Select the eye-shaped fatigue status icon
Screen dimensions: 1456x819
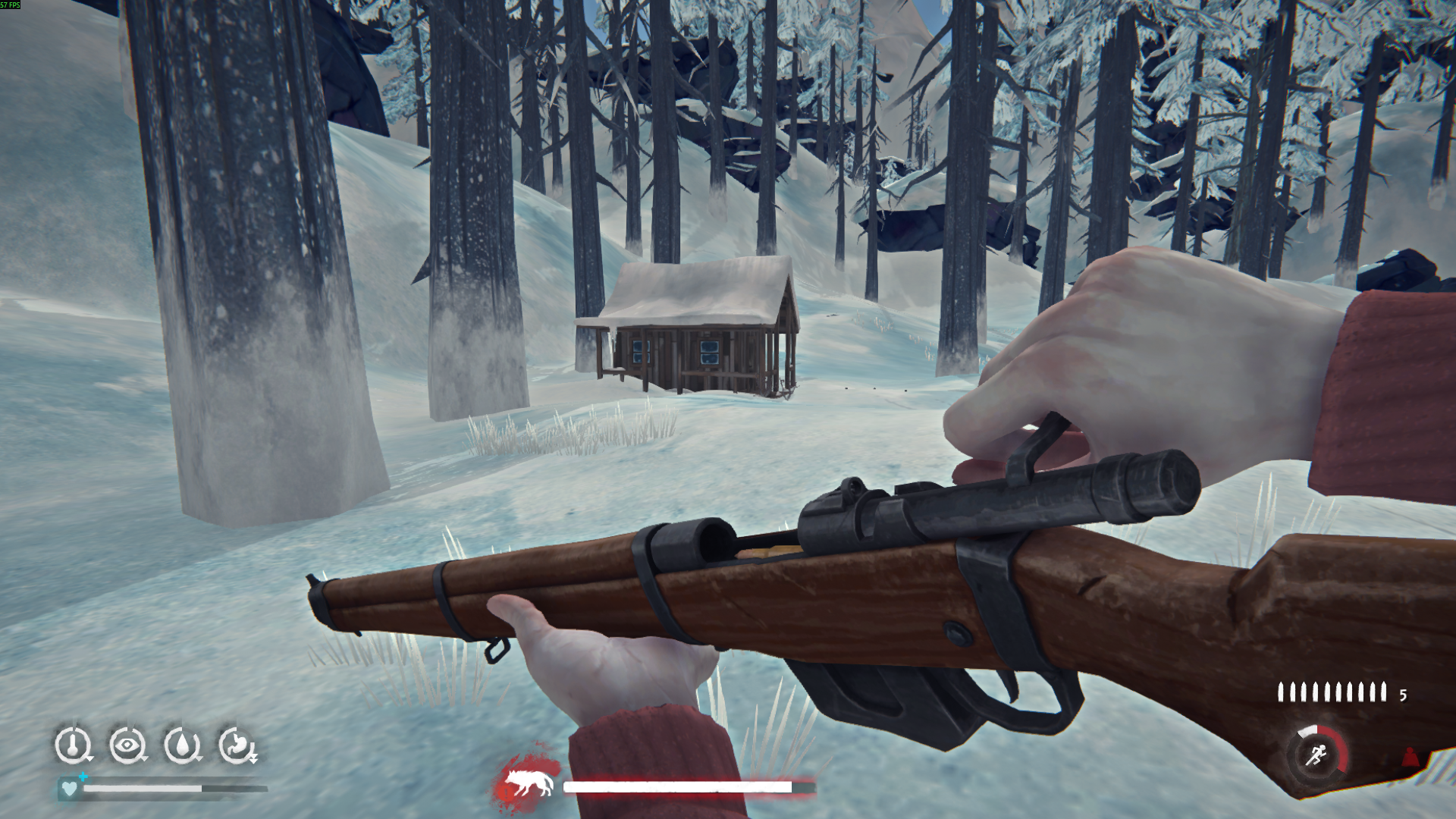[x=127, y=745]
